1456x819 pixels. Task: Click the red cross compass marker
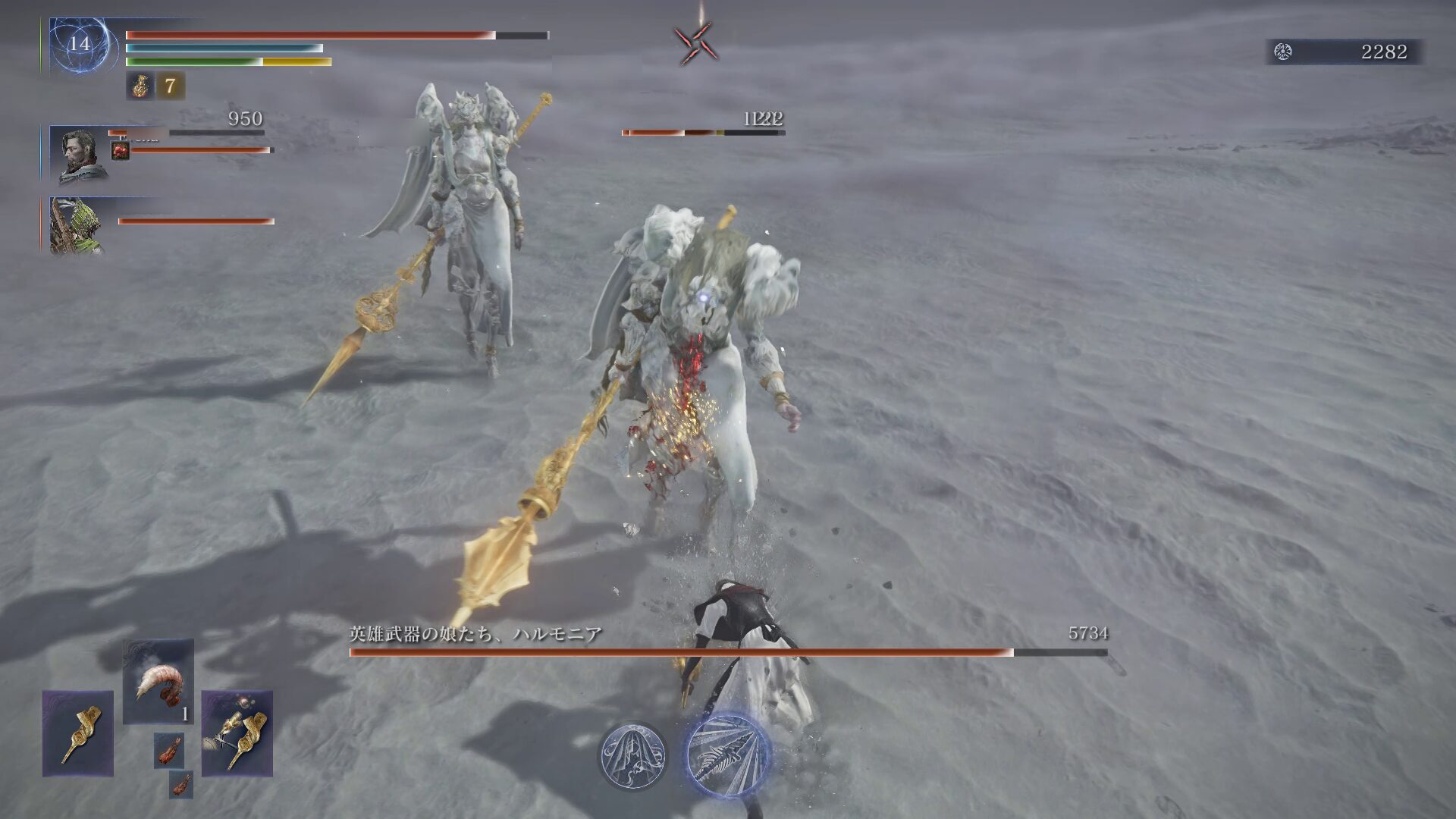click(695, 43)
